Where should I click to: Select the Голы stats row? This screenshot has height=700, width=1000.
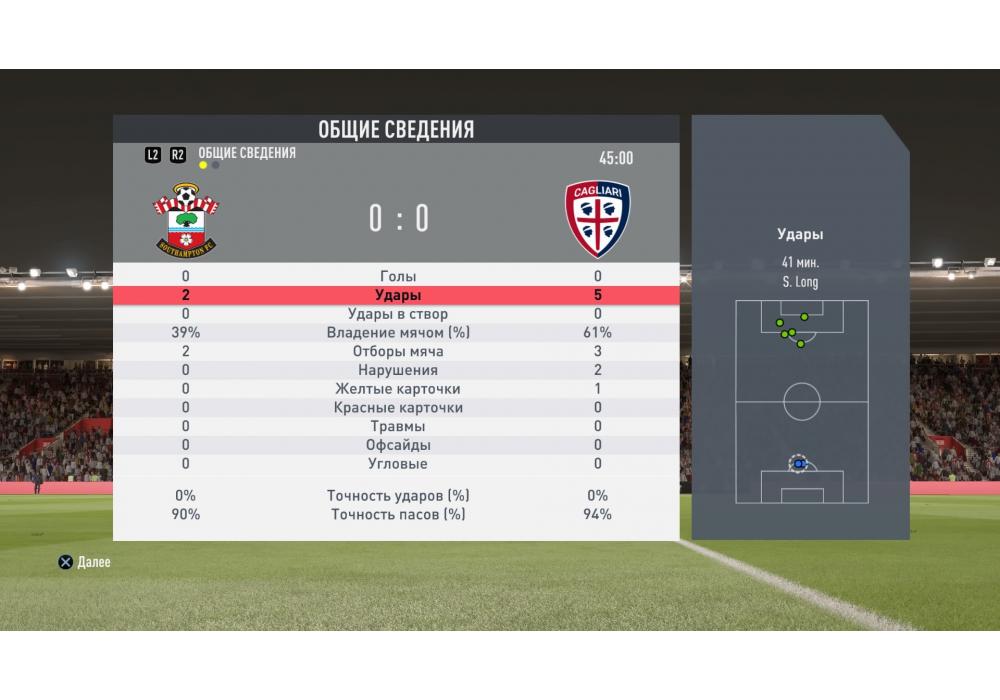tap(398, 276)
